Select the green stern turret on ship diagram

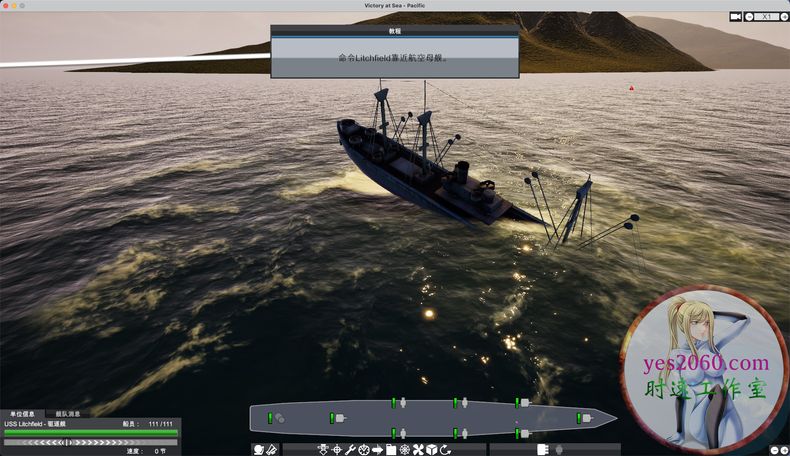click(x=271, y=417)
